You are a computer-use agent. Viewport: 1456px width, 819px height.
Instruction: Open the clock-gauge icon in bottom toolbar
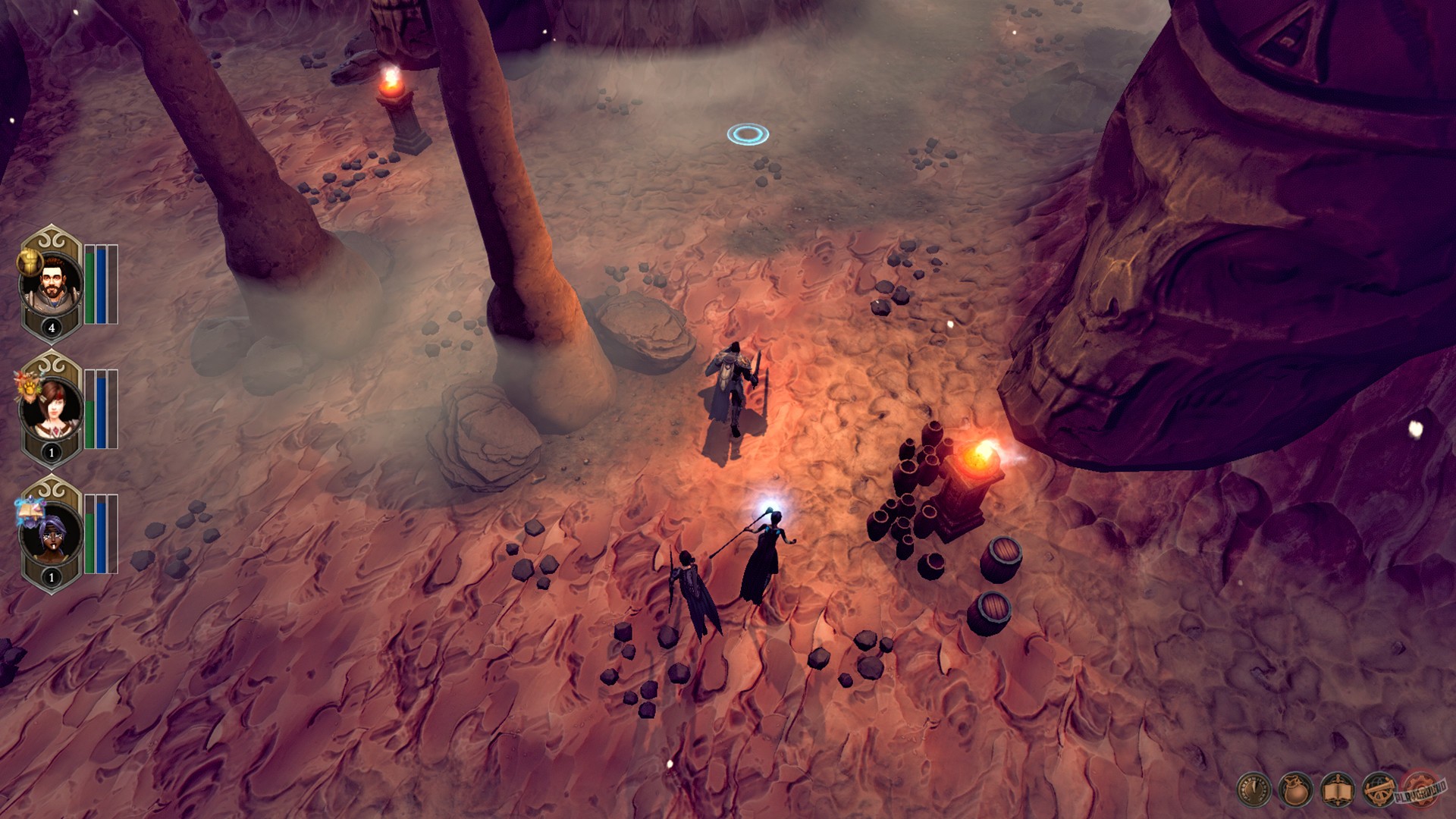tap(1254, 789)
